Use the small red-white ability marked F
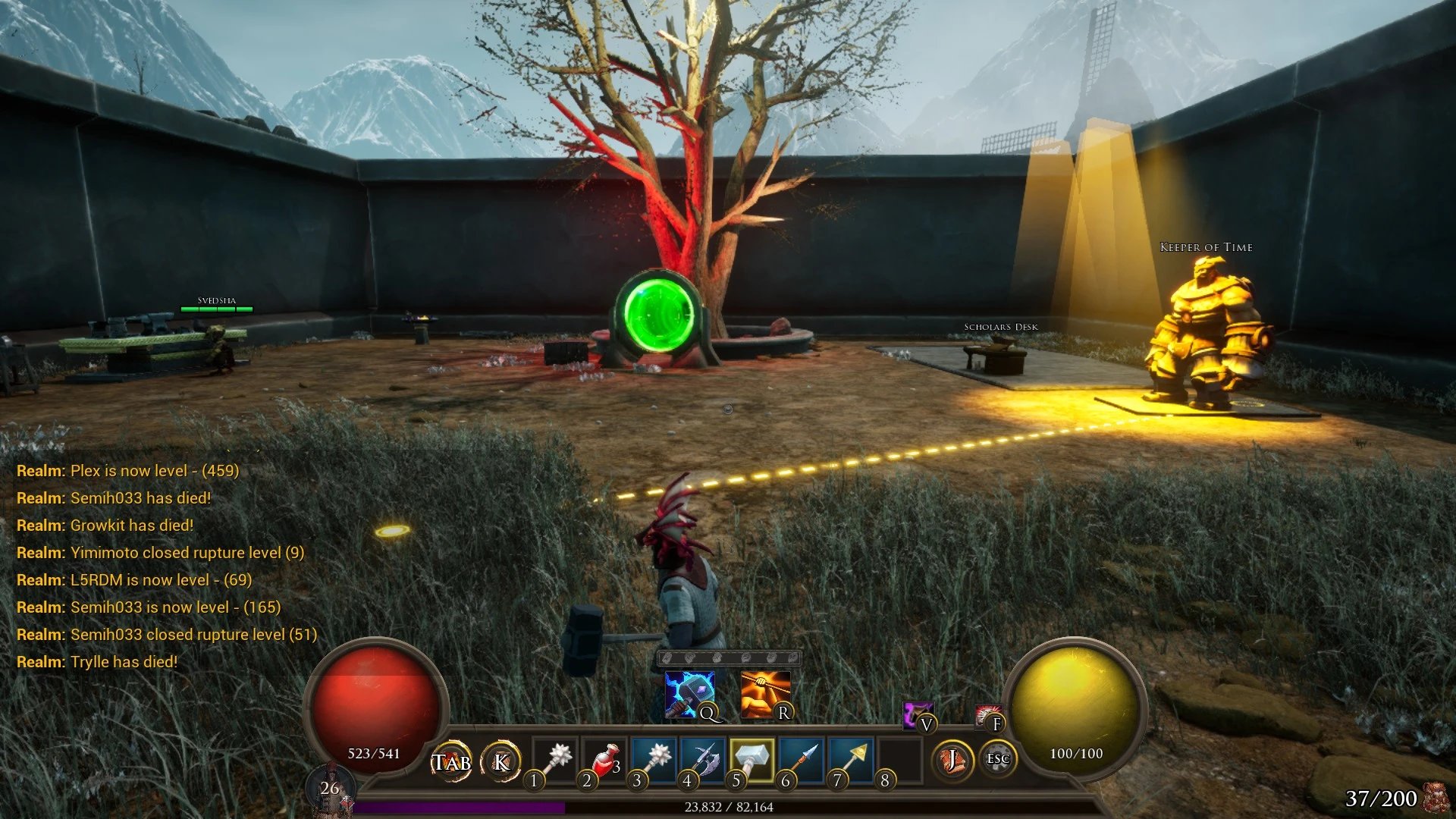The width and height of the screenshot is (1456, 819). click(x=987, y=715)
